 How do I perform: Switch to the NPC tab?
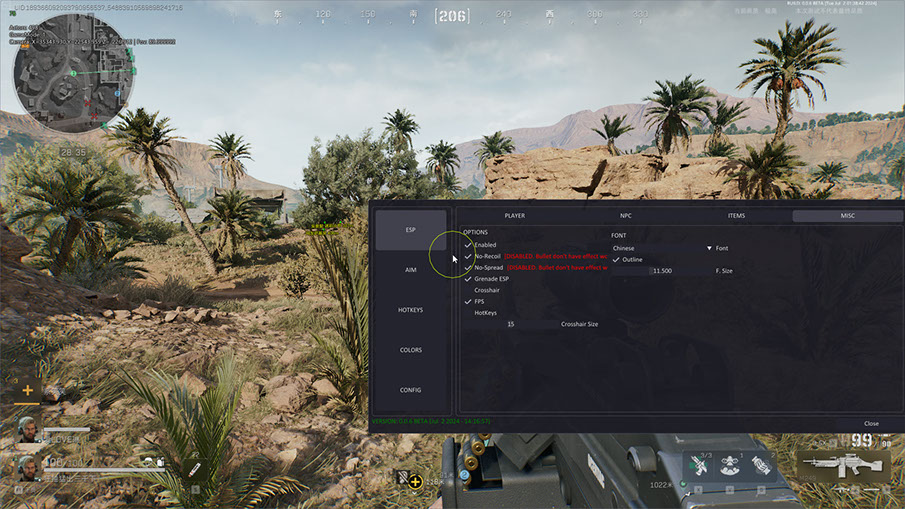click(x=626, y=215)
